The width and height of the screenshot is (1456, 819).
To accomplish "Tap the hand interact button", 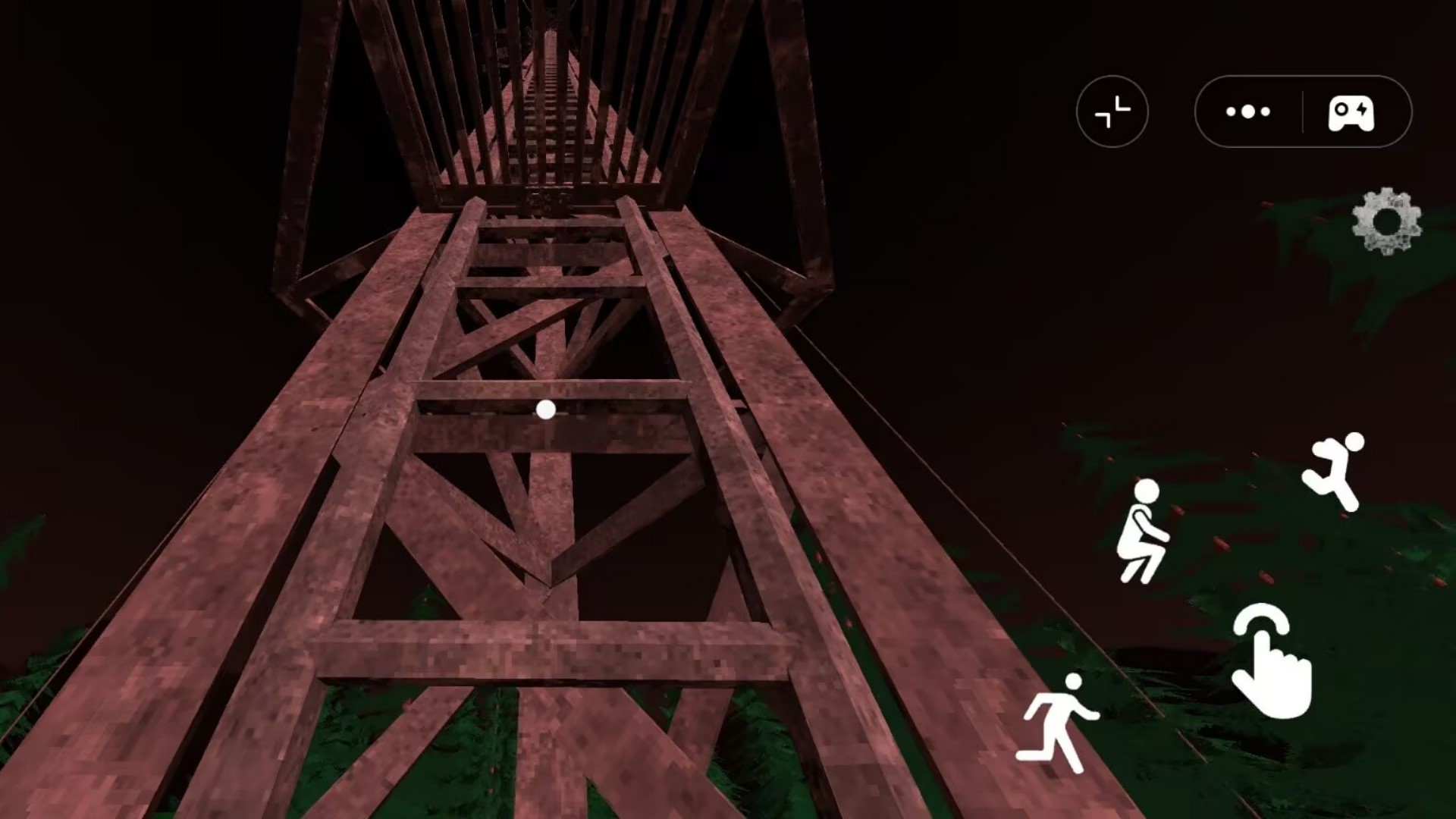I will pos(1270,661).
